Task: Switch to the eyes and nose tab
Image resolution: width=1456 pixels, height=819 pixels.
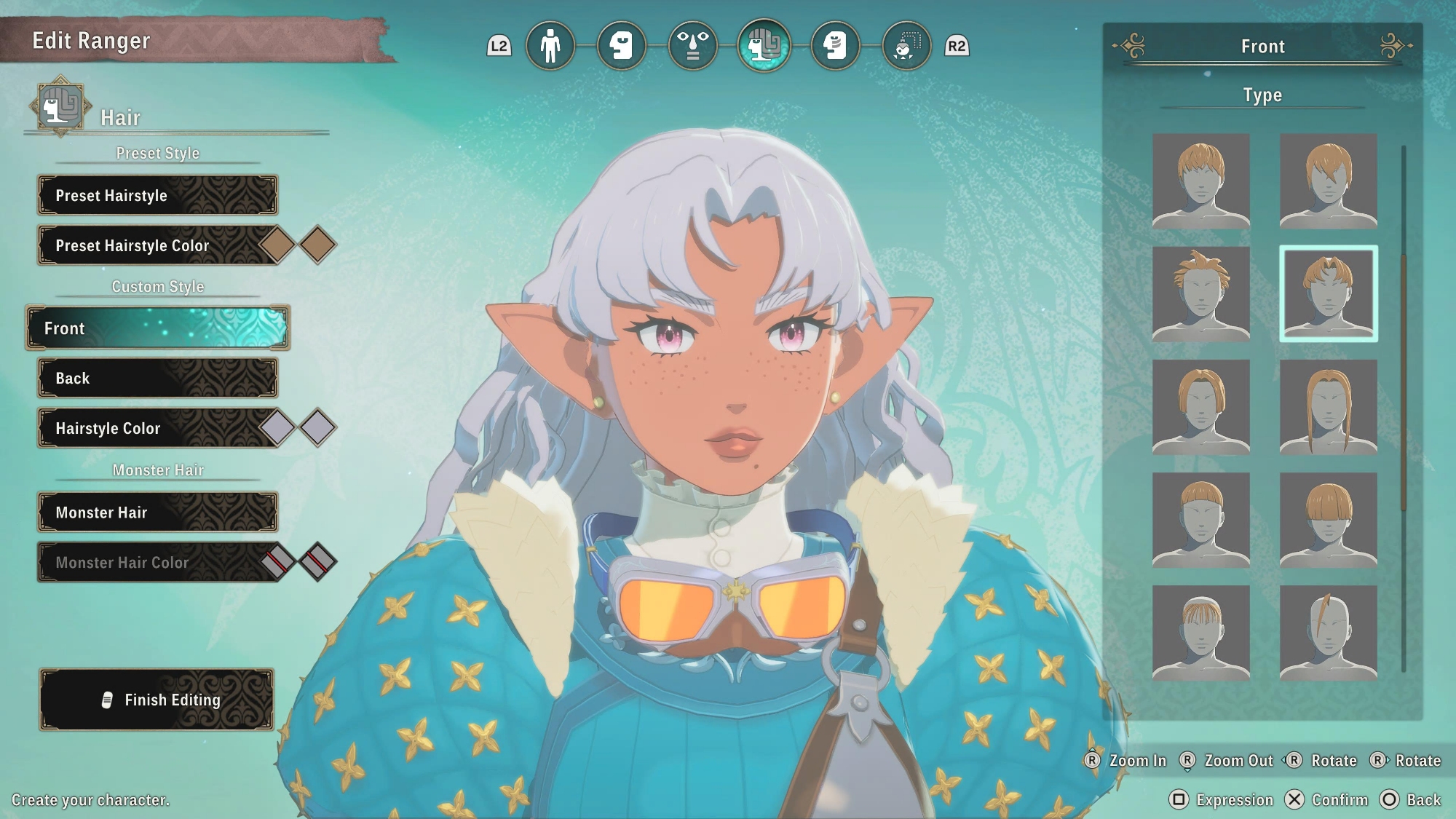Action: point(692,46)
